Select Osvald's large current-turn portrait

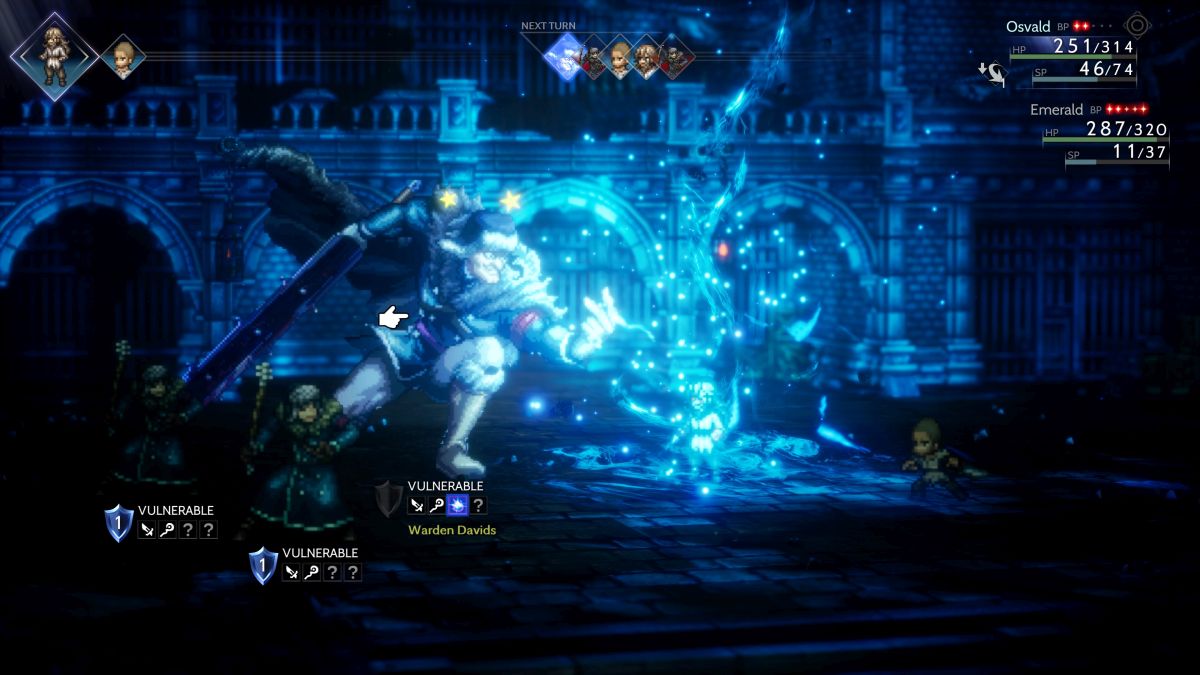coord(54,55)
